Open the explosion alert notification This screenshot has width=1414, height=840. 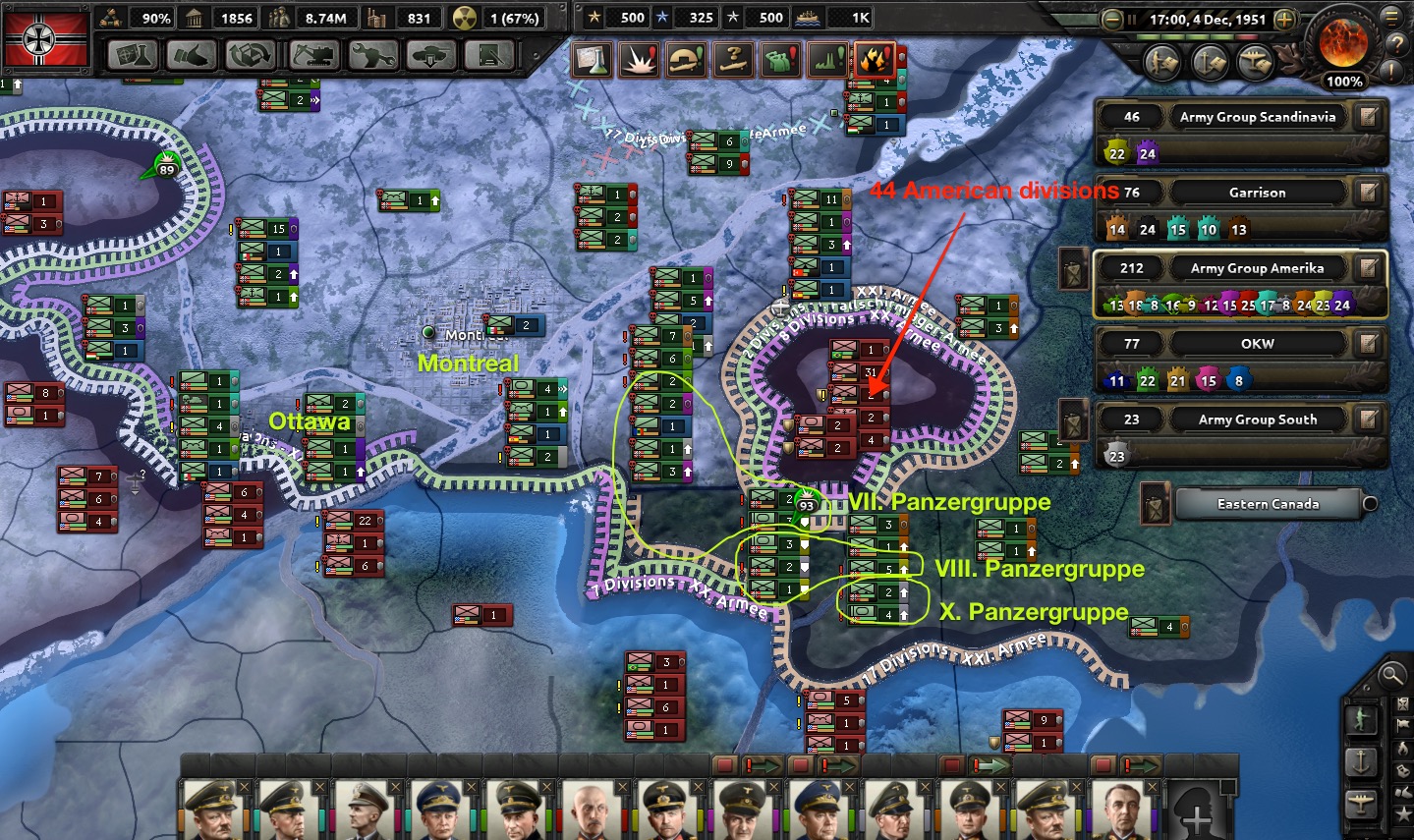pyautogui.click(x=638, y=60)
